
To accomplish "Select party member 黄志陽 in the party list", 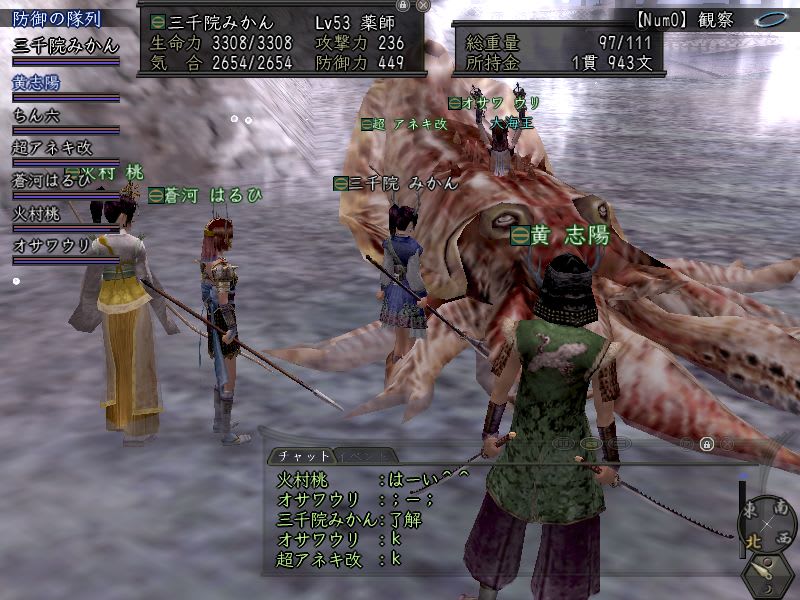I will (36, 83).
